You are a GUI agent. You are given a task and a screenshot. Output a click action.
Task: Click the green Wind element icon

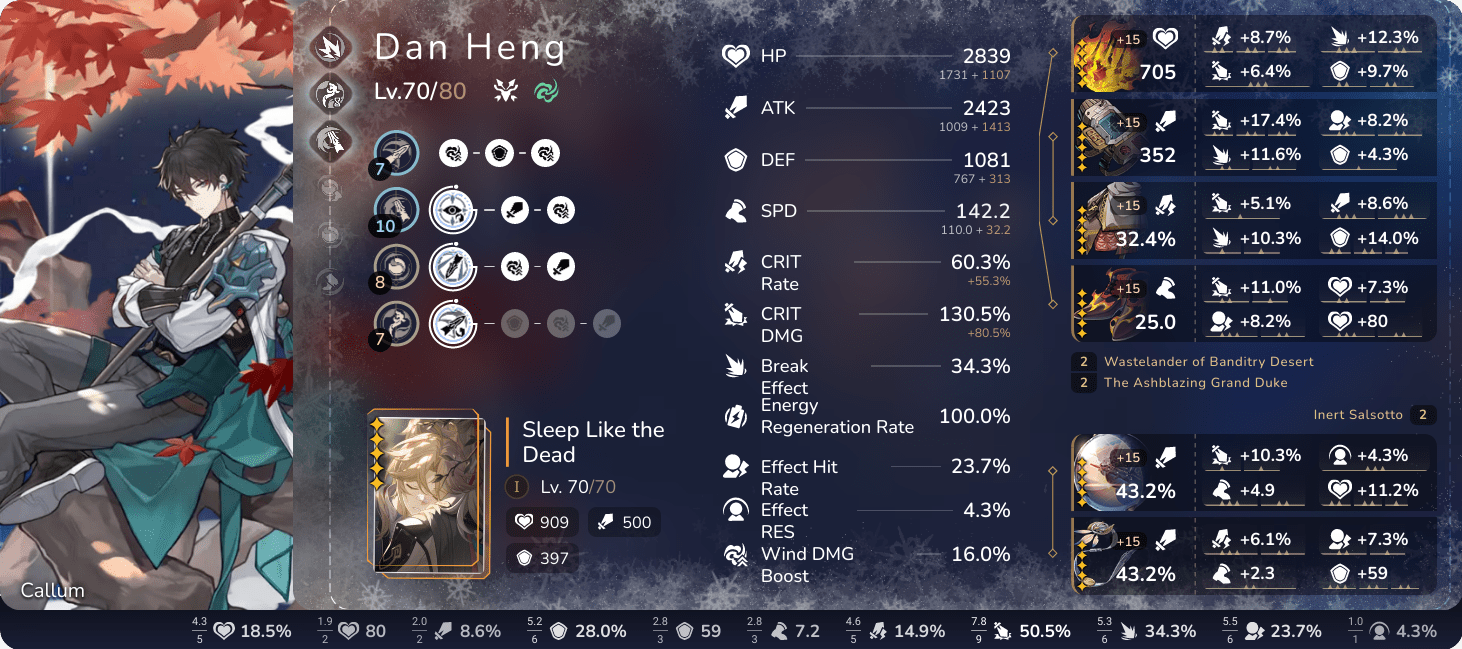(x=546, y=92)
